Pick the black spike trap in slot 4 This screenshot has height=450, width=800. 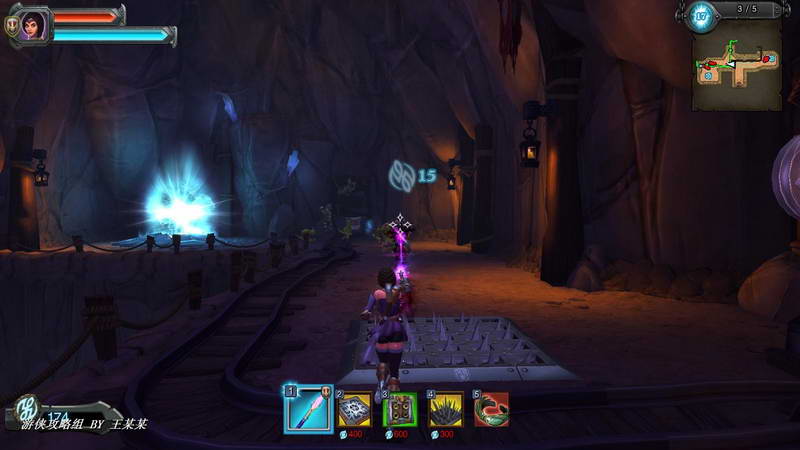coord(445,409)
